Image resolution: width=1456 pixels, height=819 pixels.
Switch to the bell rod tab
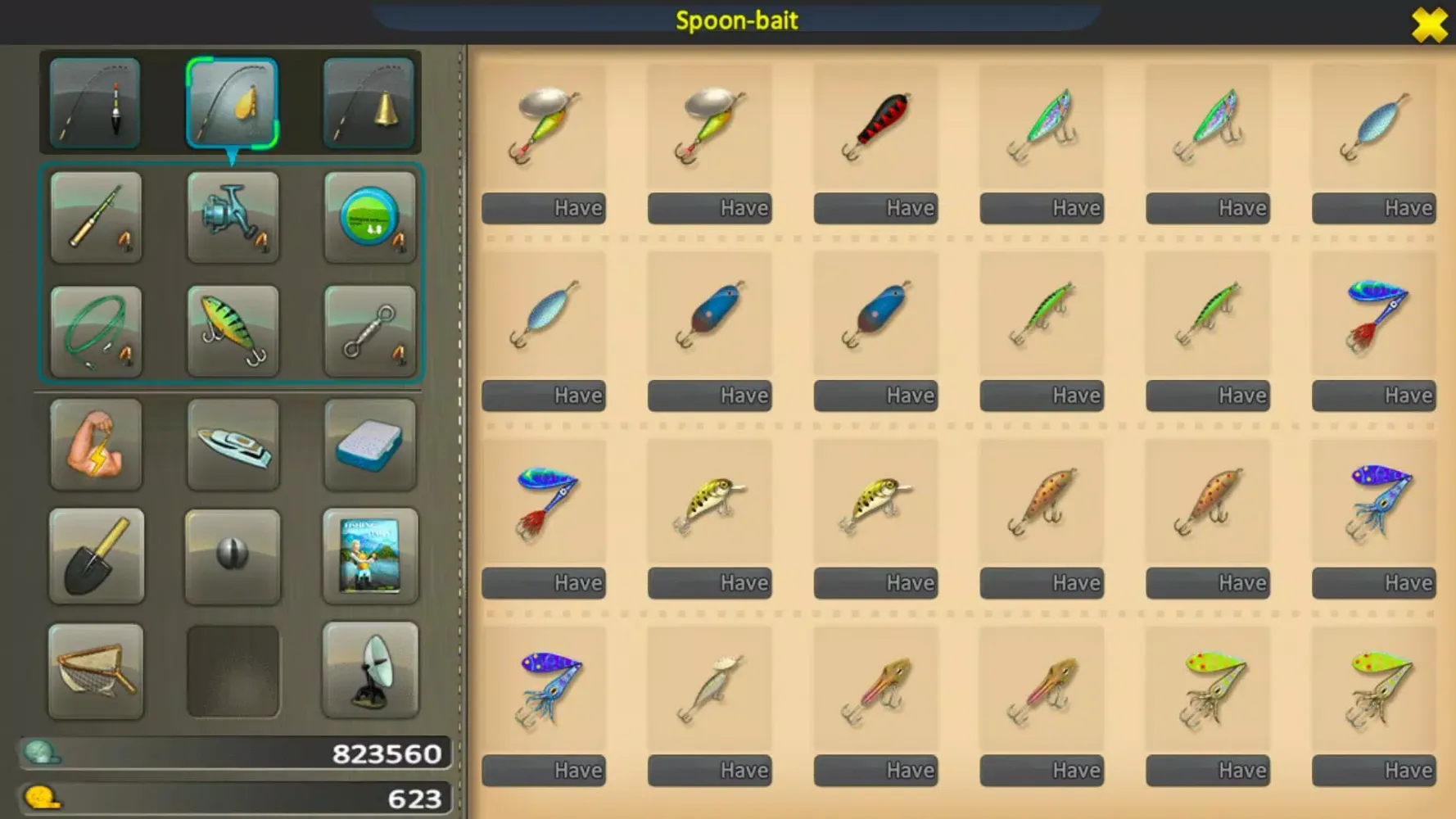point(369,102)
